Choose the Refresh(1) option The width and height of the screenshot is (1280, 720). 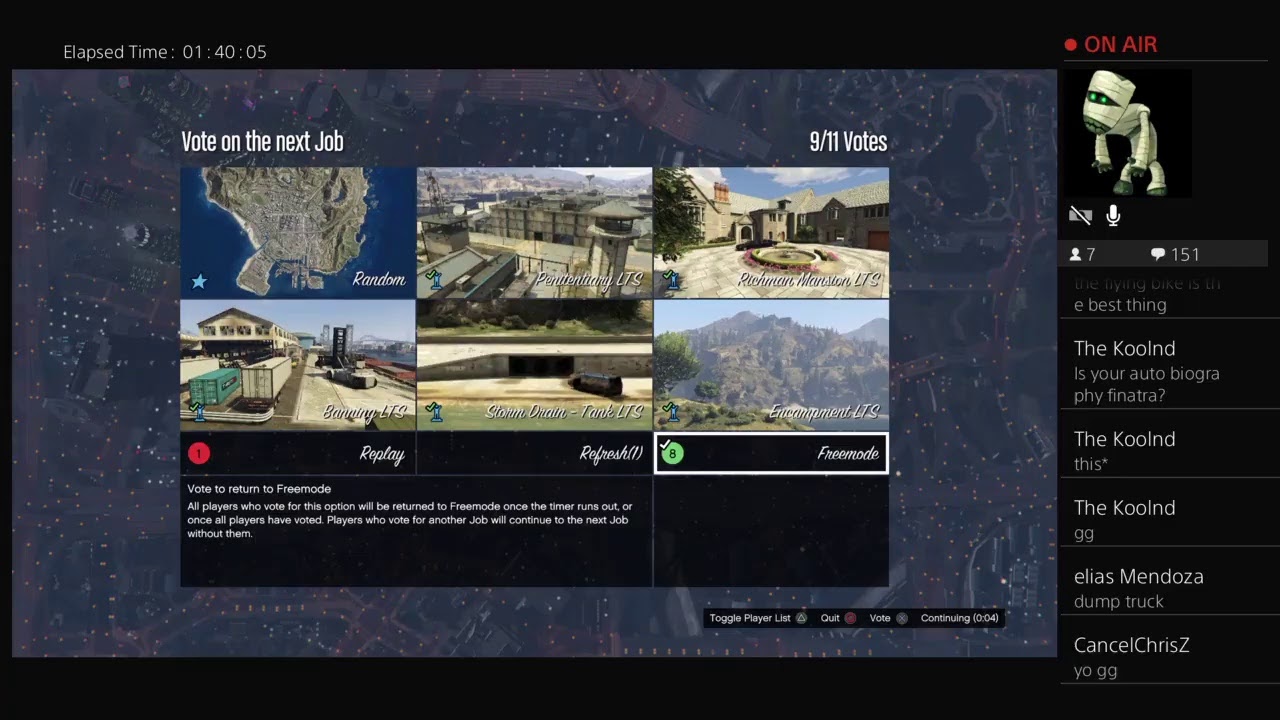(x=534, y=454)
